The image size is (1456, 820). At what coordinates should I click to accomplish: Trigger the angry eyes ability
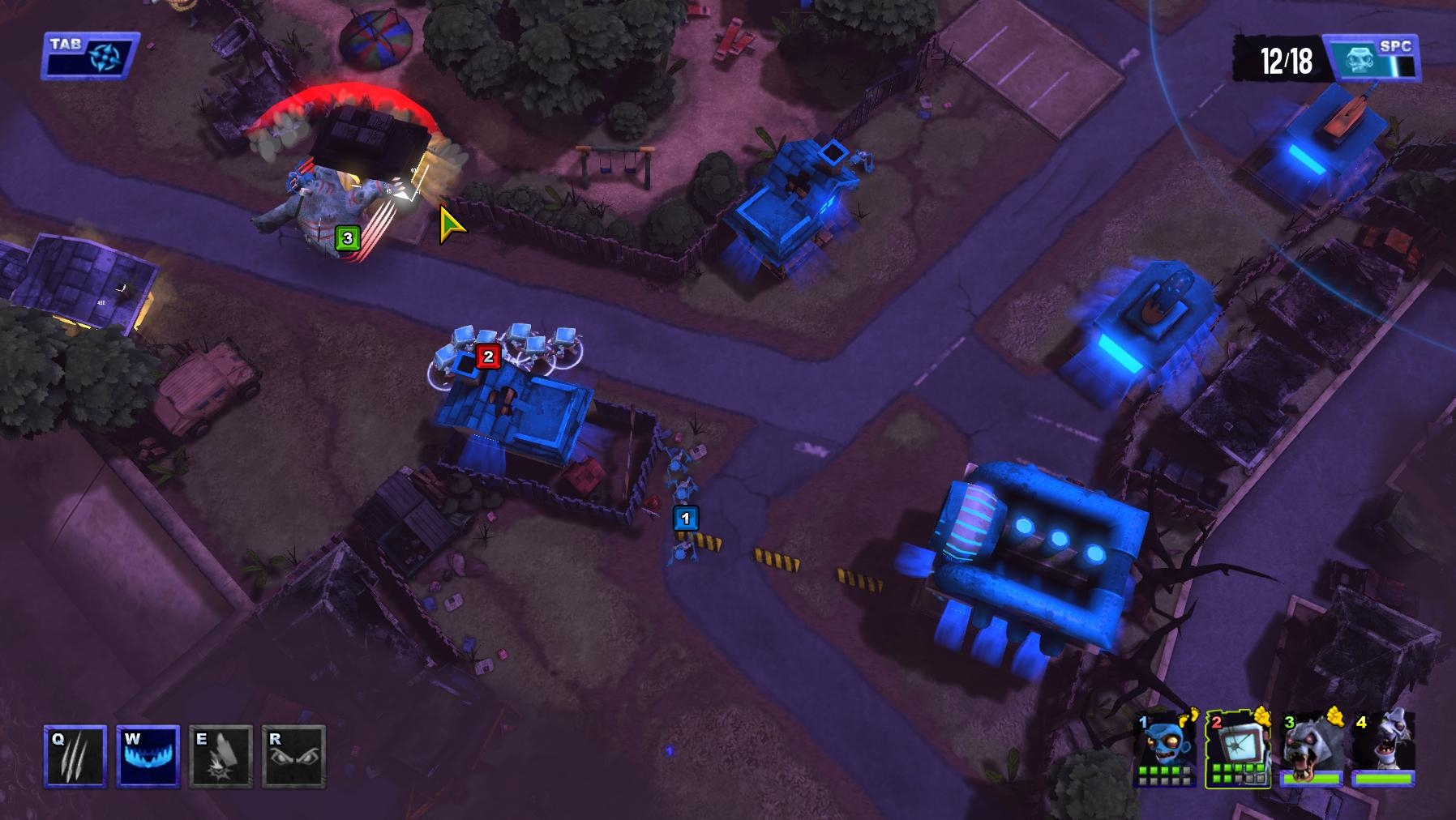click(293, 757)
